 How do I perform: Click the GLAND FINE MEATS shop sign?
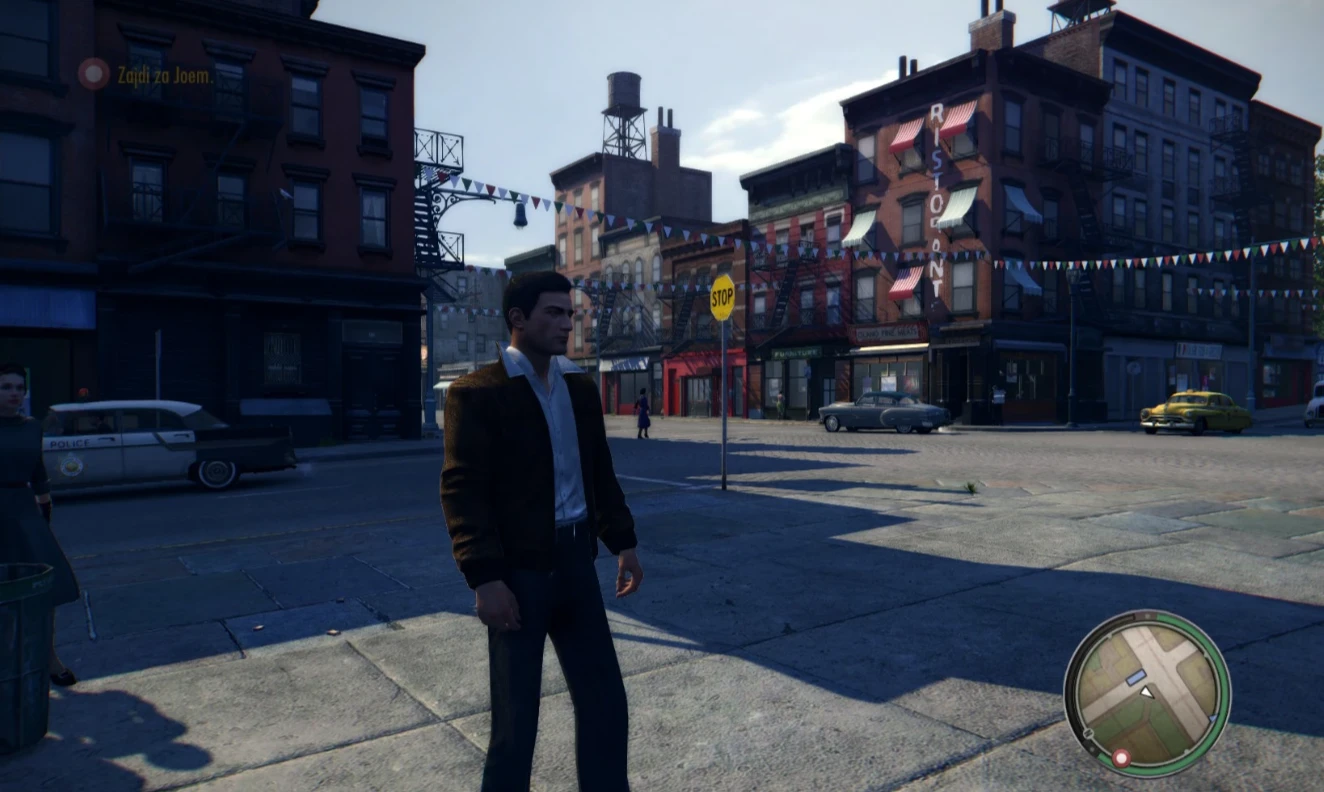[x=889, y=332]
